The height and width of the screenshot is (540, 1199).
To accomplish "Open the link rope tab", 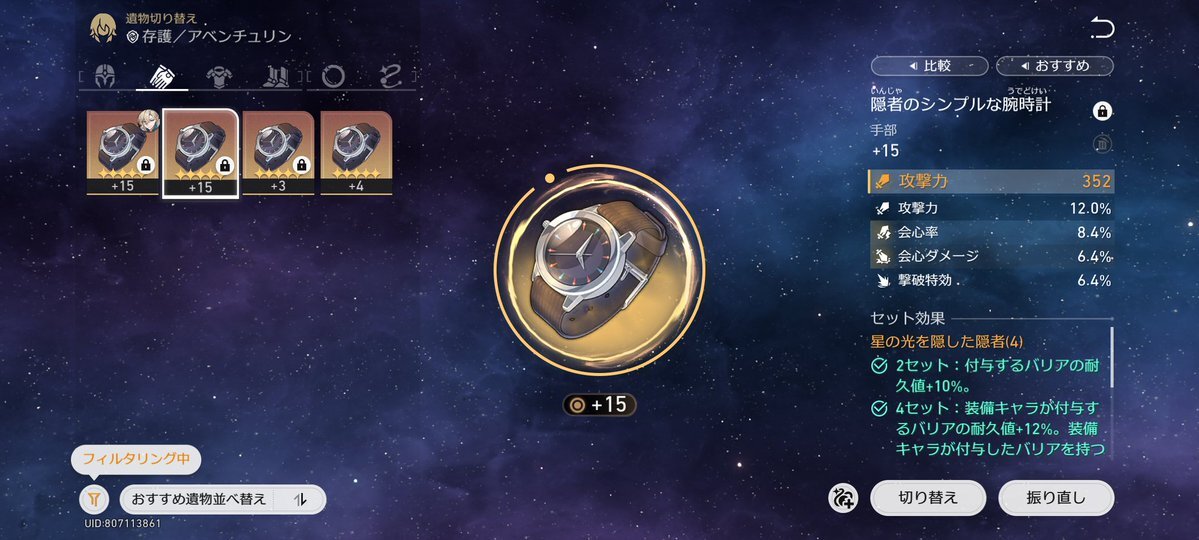I will pos(390,76).
